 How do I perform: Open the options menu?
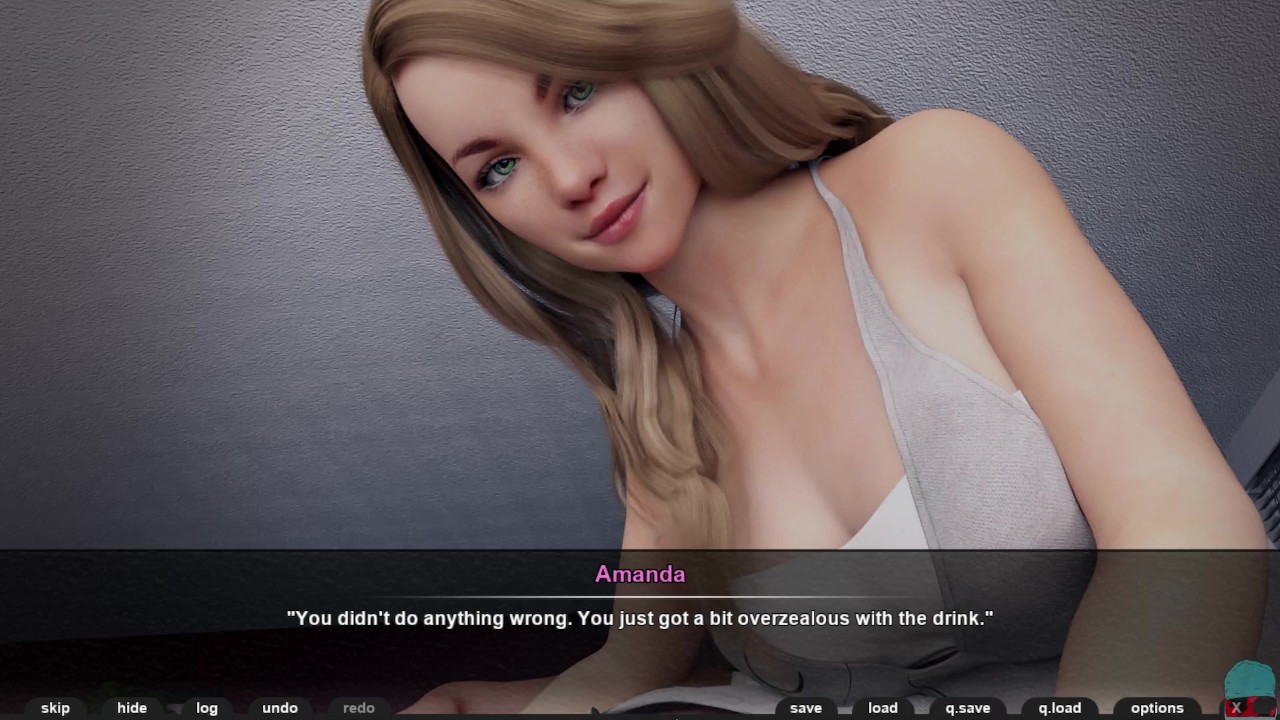(1157, 708)
